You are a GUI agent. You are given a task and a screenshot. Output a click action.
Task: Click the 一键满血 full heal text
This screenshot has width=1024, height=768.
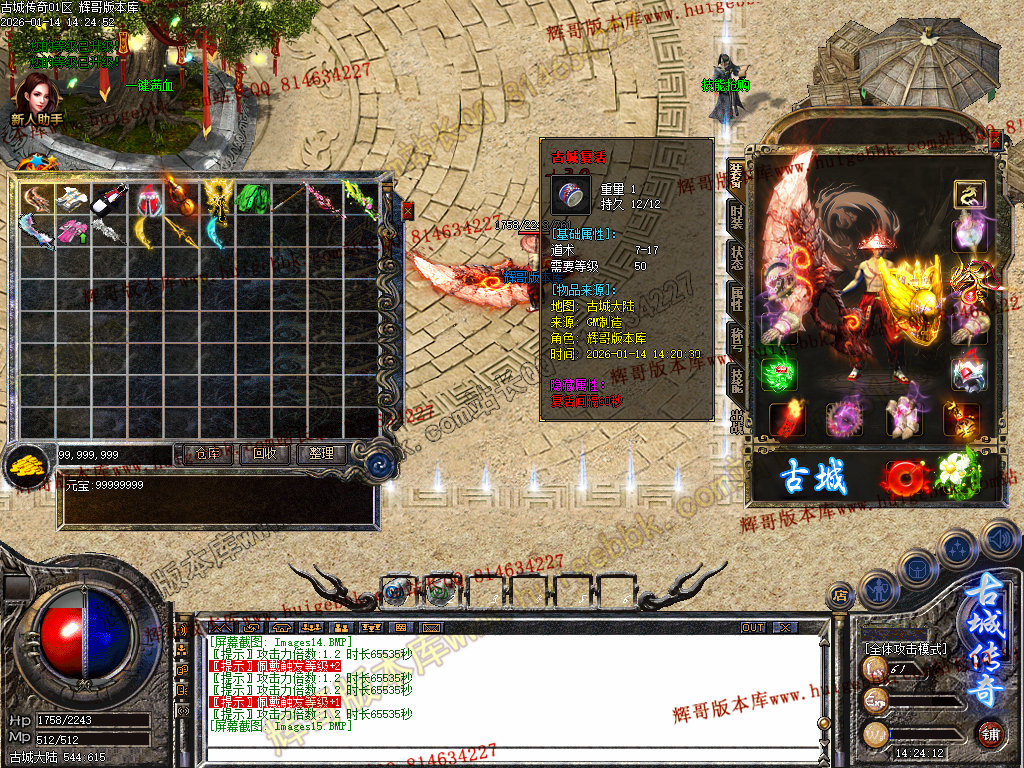point(149,86)
